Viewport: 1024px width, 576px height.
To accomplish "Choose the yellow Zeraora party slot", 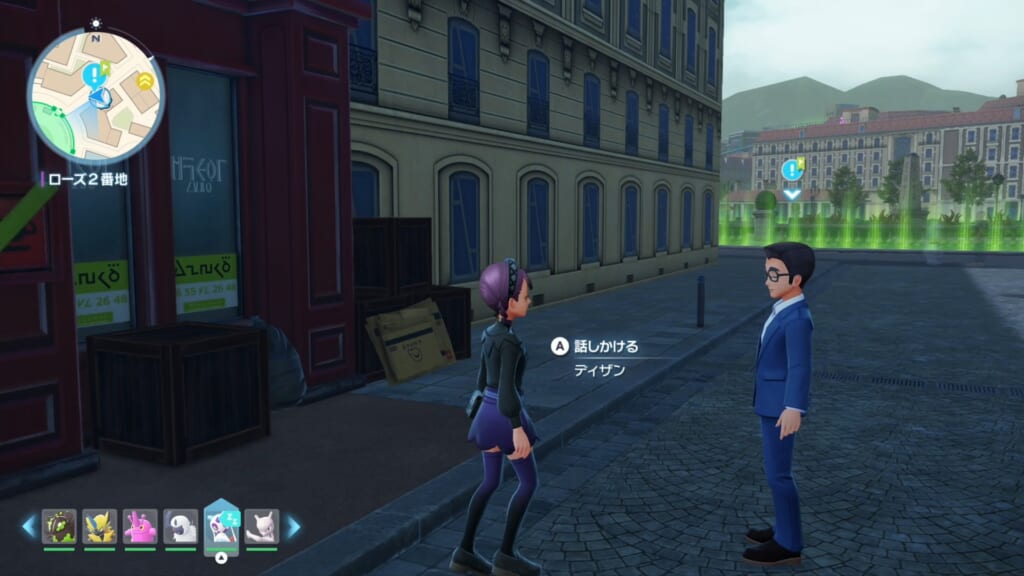I will point(100,526).
